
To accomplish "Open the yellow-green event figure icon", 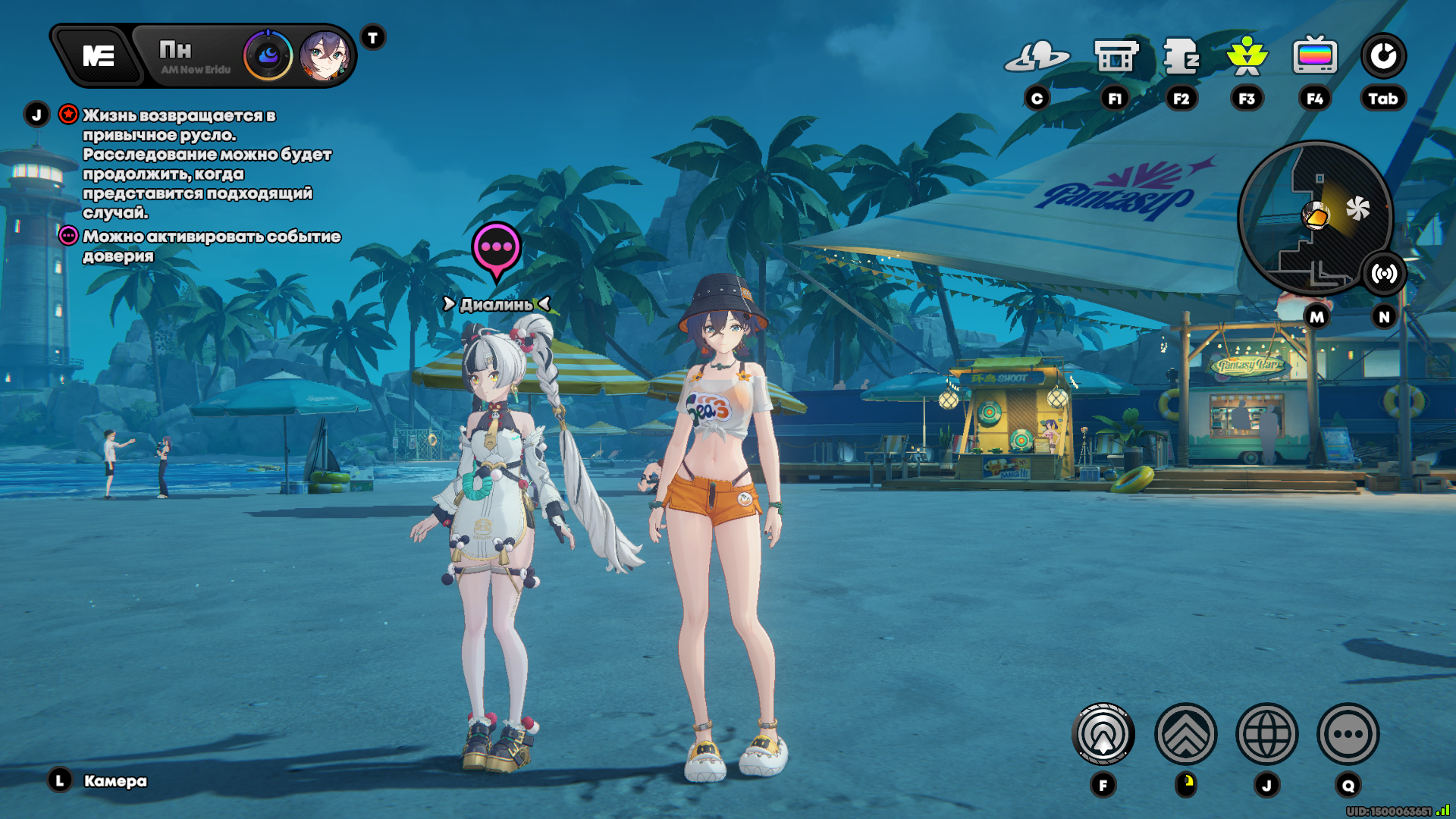I will coord(1247,57).
